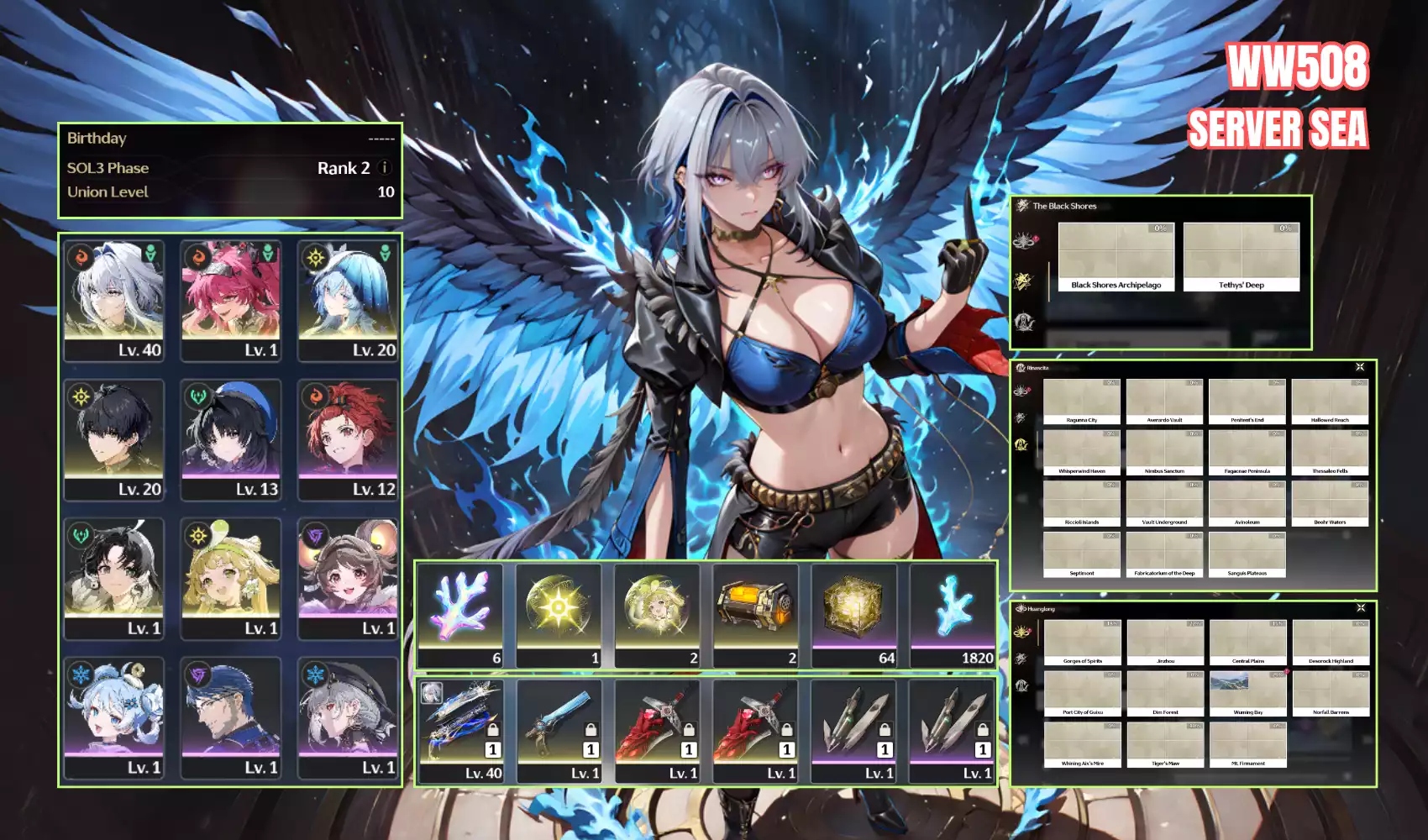
Task: Choose the blue rifle weapon slot
Action: (x=559, y=730)
